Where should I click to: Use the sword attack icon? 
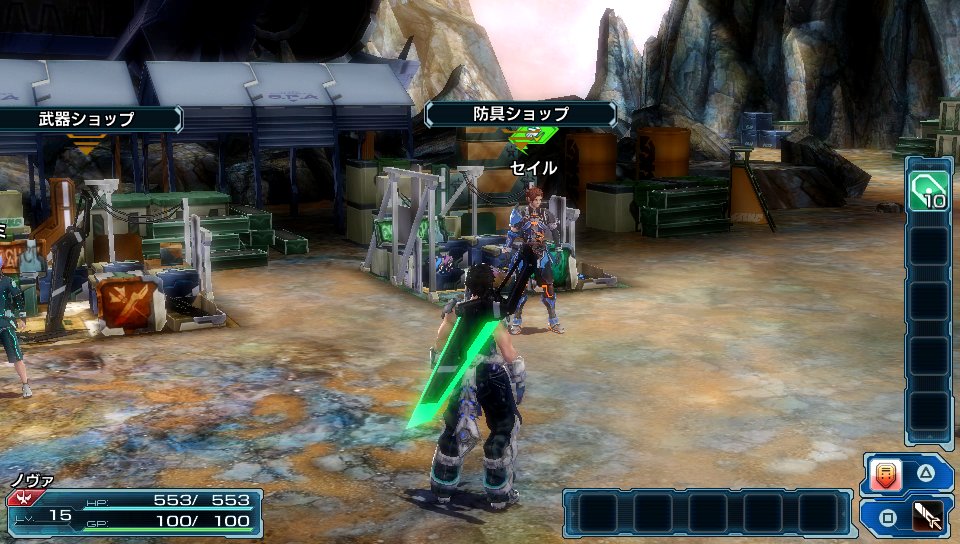coord(928,518)
